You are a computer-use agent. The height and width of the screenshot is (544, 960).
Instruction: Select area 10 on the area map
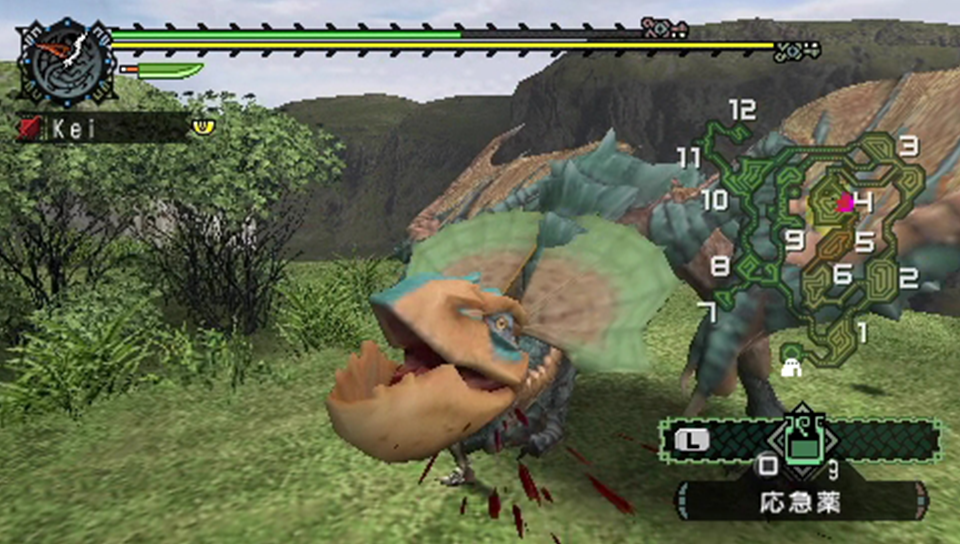click(714, 200)
